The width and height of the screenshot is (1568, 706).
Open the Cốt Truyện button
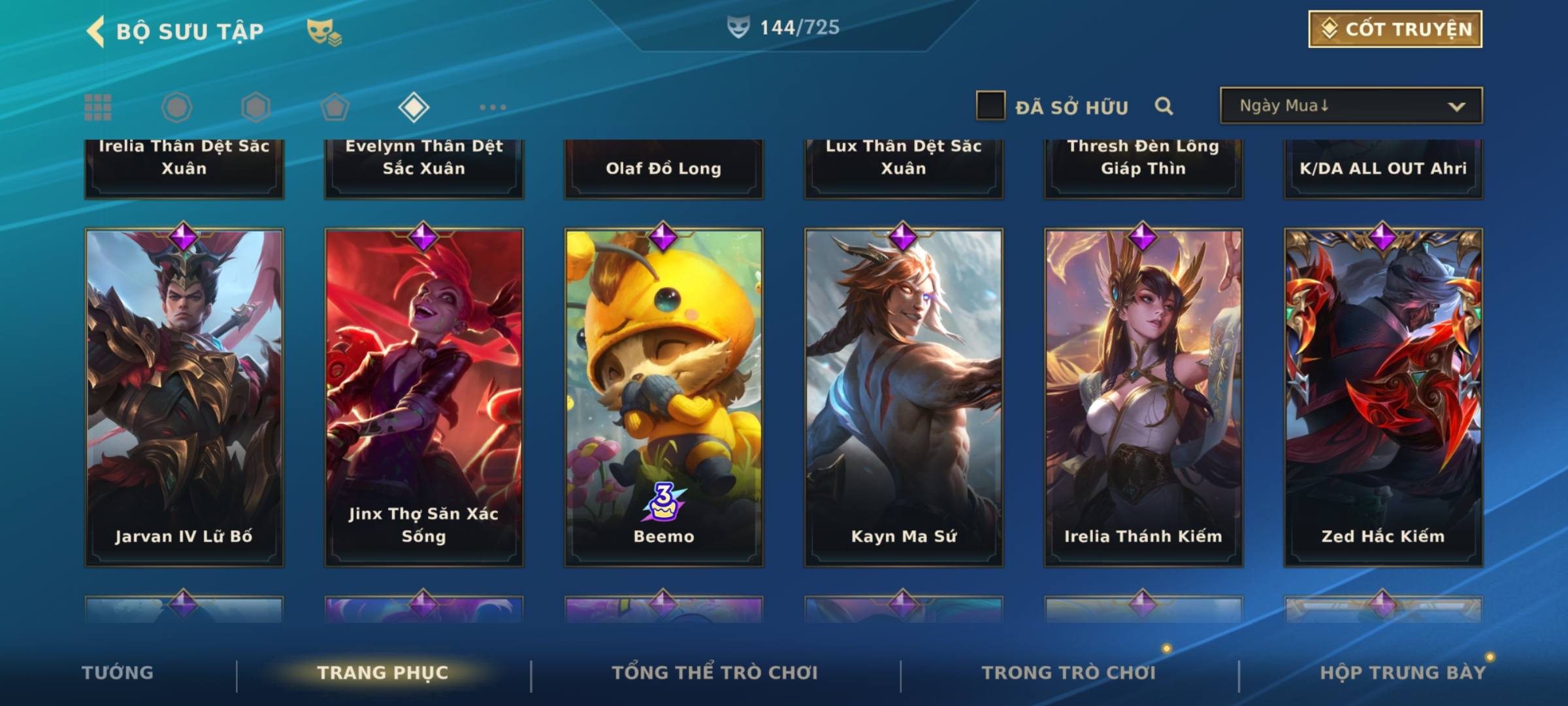[x=1395, y=29]
